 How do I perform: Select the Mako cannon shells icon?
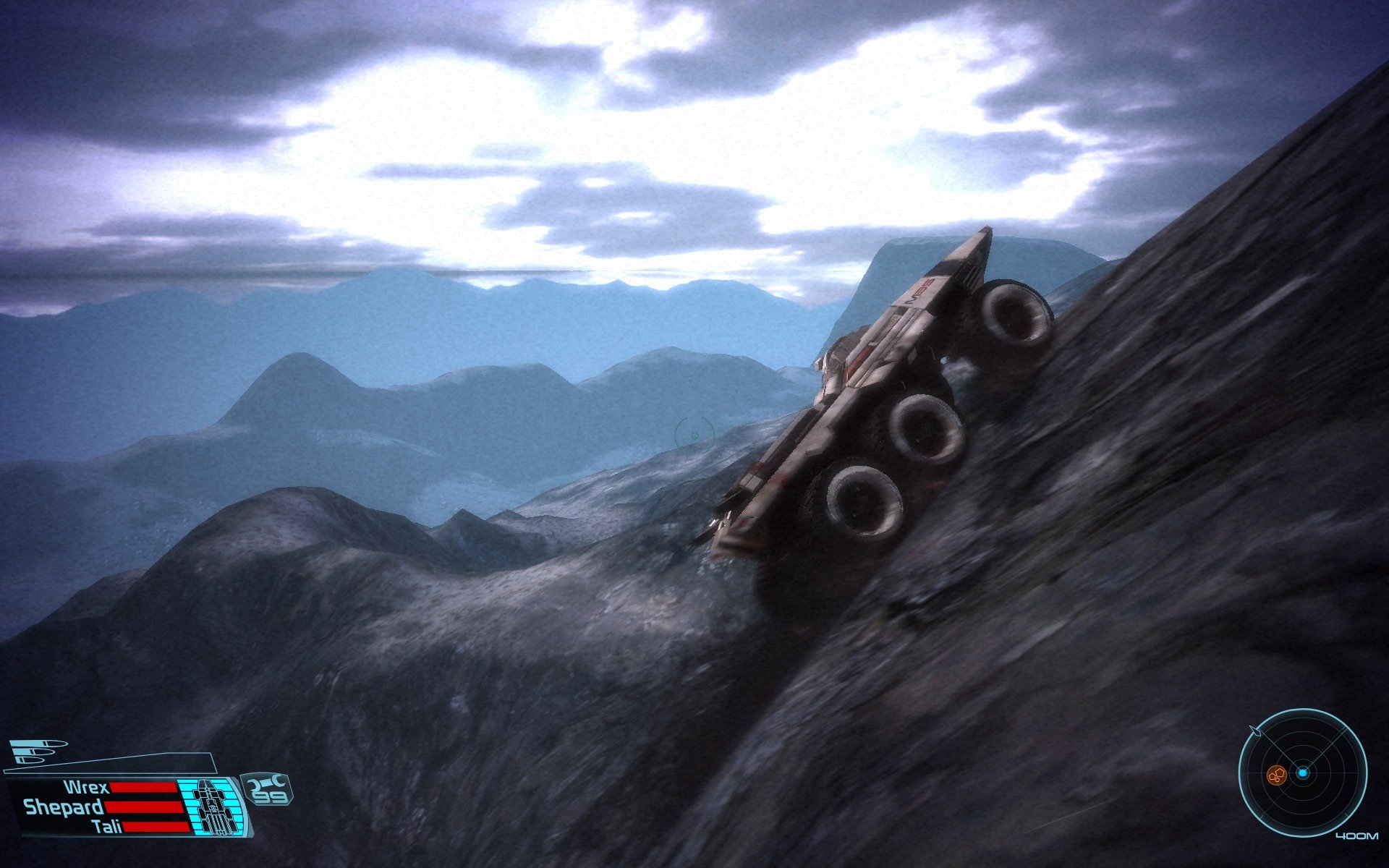click(x=36, y=751)
